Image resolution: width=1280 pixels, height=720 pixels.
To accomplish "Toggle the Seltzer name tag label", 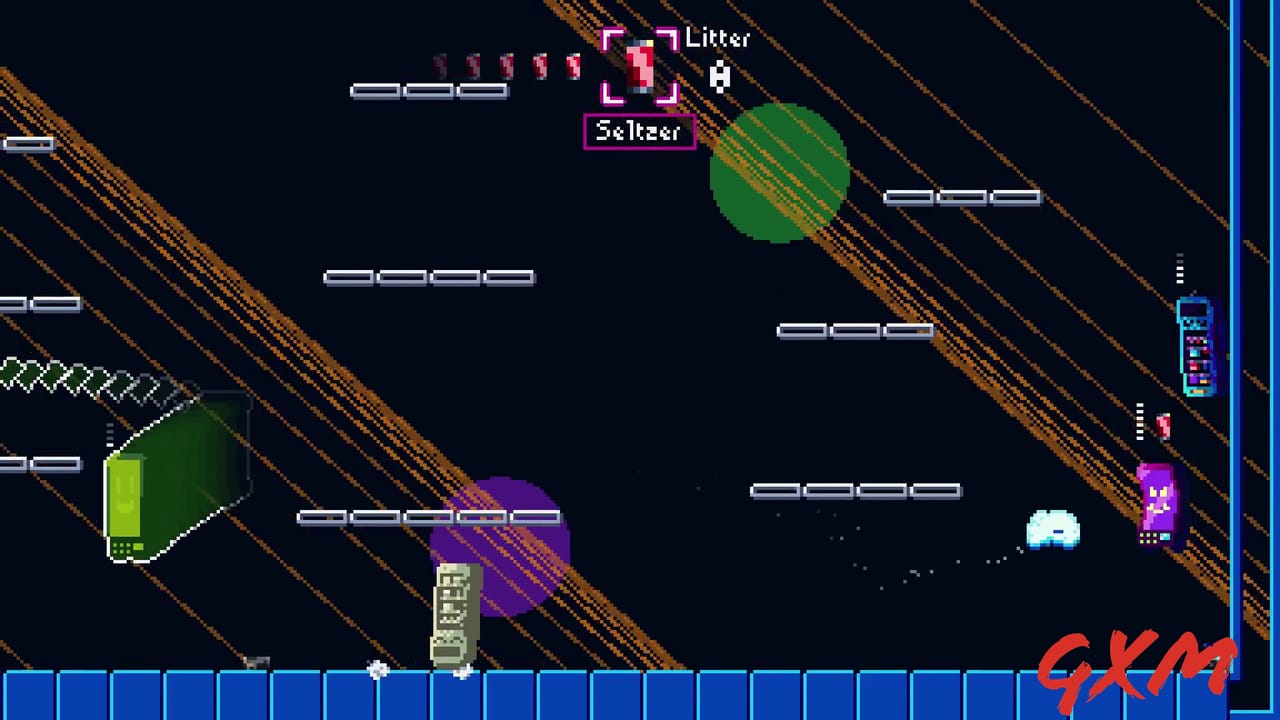I will coord(639,131).
